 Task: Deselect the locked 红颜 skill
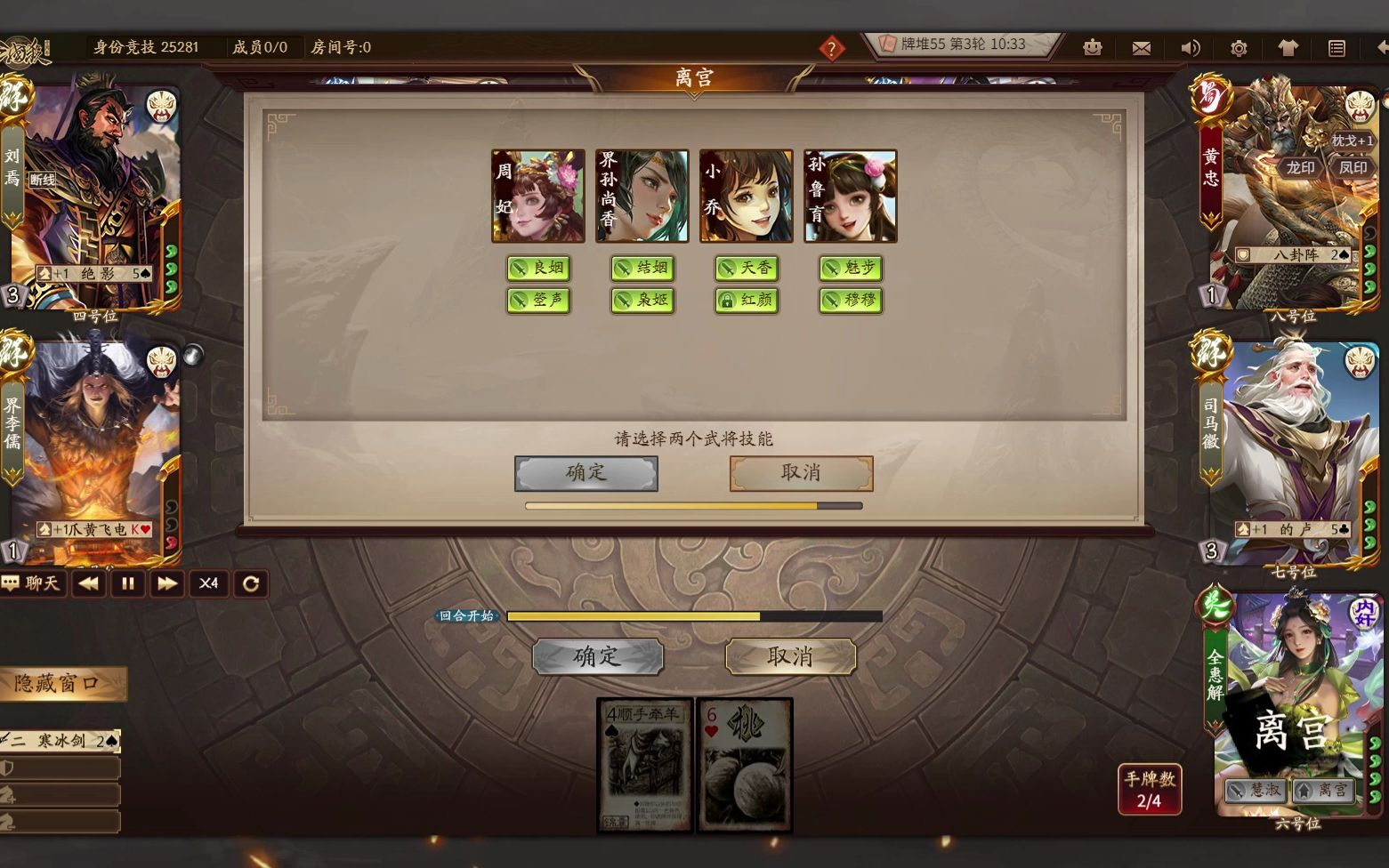click(x=747, y=301)
